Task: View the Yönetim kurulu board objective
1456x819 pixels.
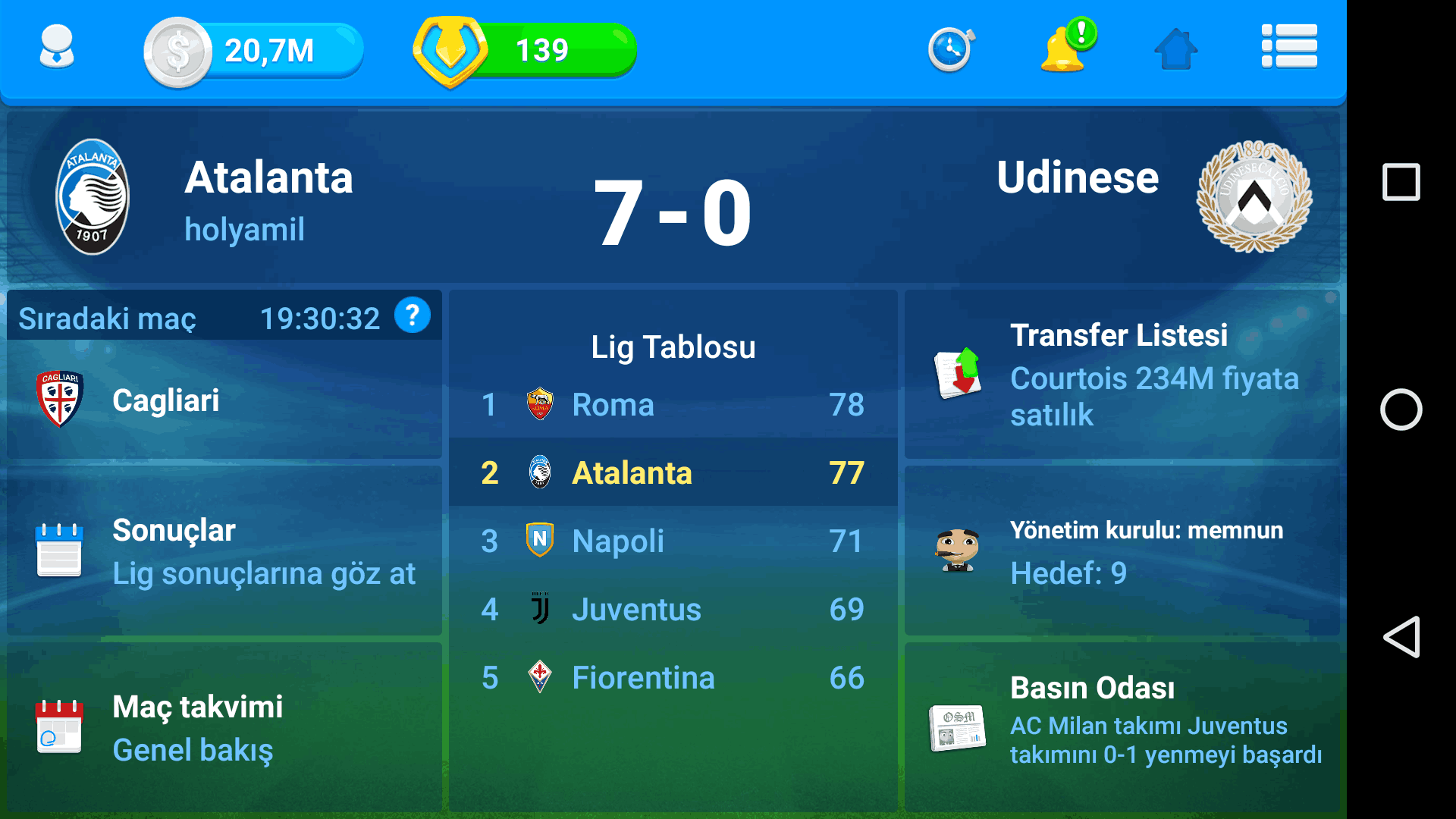Action: (x=1121, y=551)
